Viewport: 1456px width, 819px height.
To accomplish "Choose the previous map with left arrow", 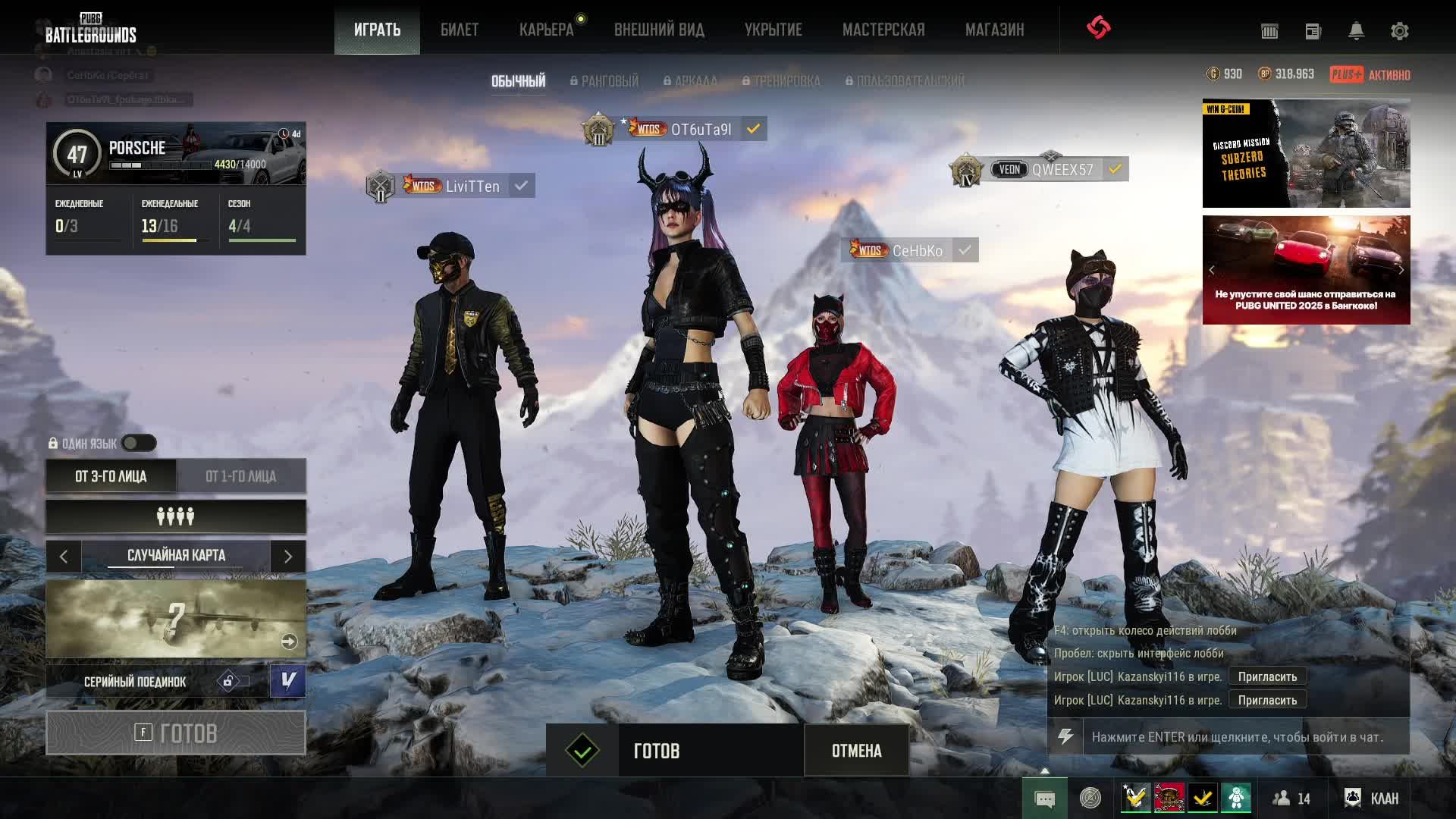I will (64, 557).
